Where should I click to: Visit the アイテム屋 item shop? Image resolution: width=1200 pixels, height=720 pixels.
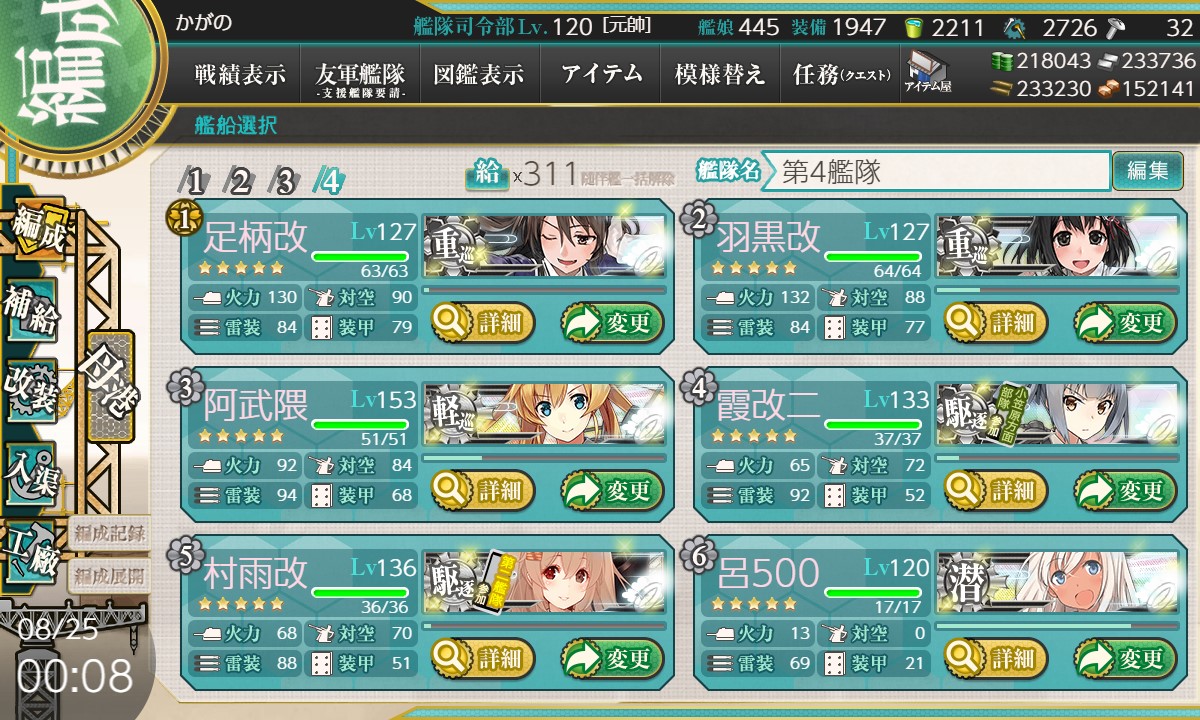pos(927,72)
